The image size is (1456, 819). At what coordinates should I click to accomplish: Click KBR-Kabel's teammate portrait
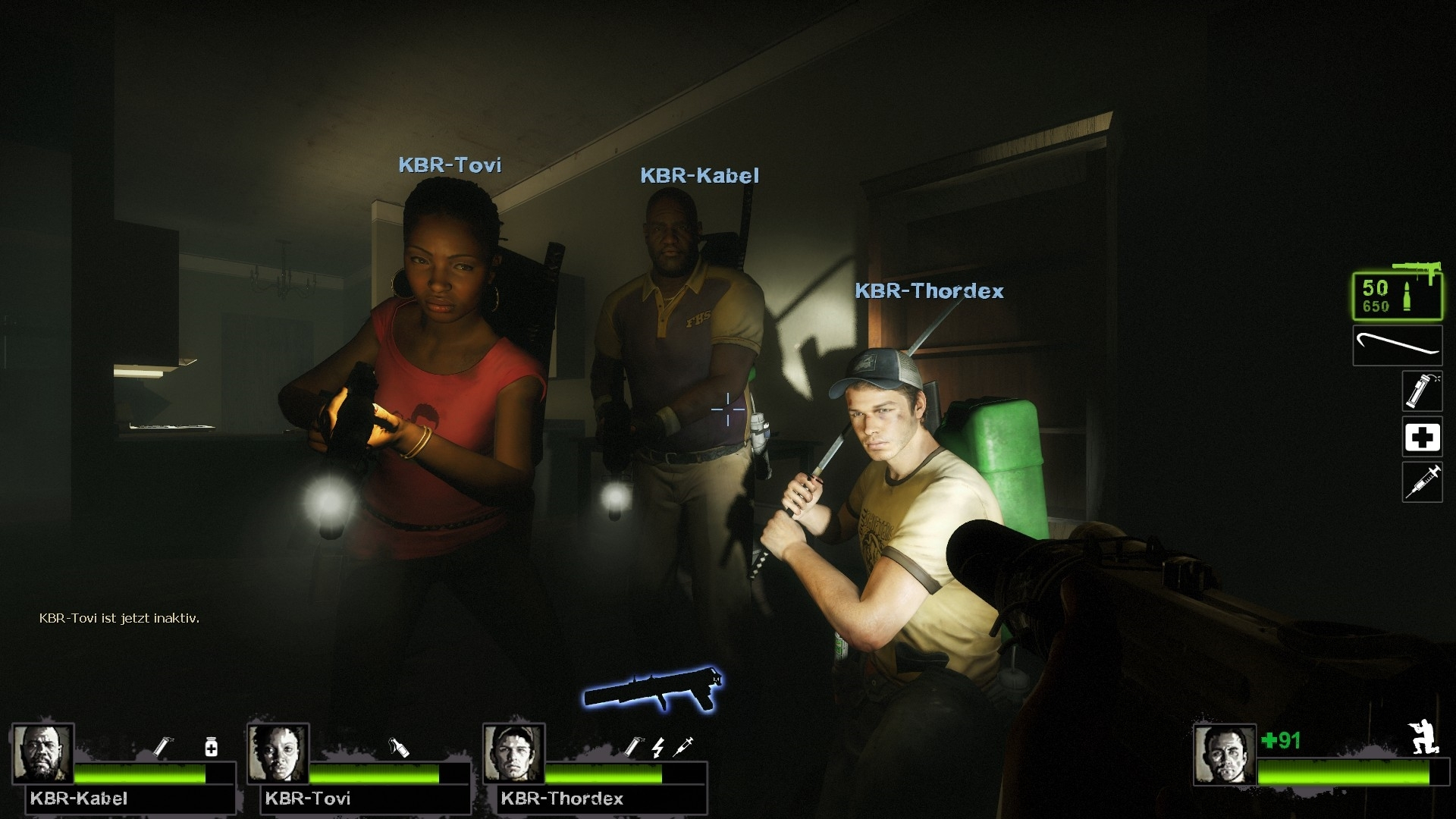[x=43, y=754]
